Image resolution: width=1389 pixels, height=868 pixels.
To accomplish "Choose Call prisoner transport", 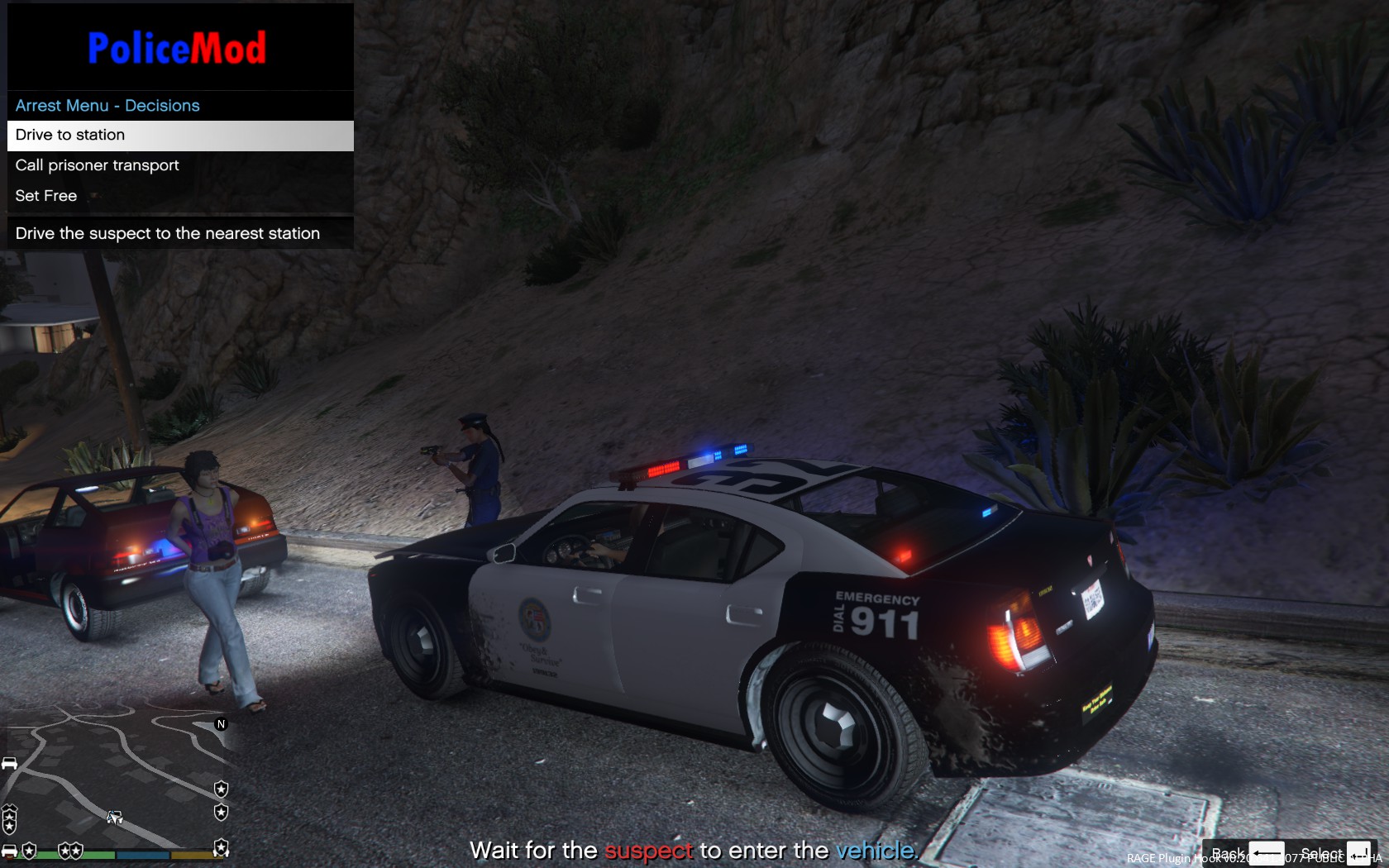I will point(180,165).
